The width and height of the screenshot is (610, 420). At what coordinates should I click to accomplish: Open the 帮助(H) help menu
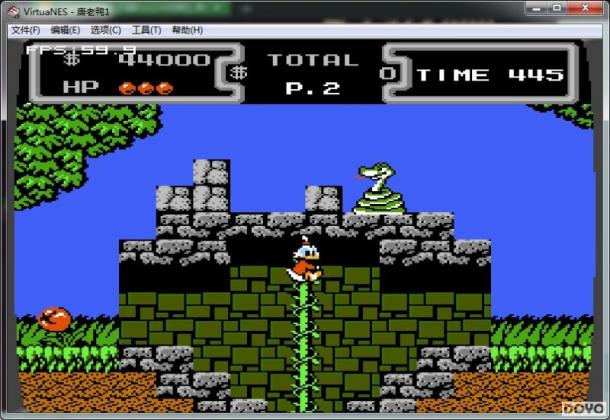(187, 30)
